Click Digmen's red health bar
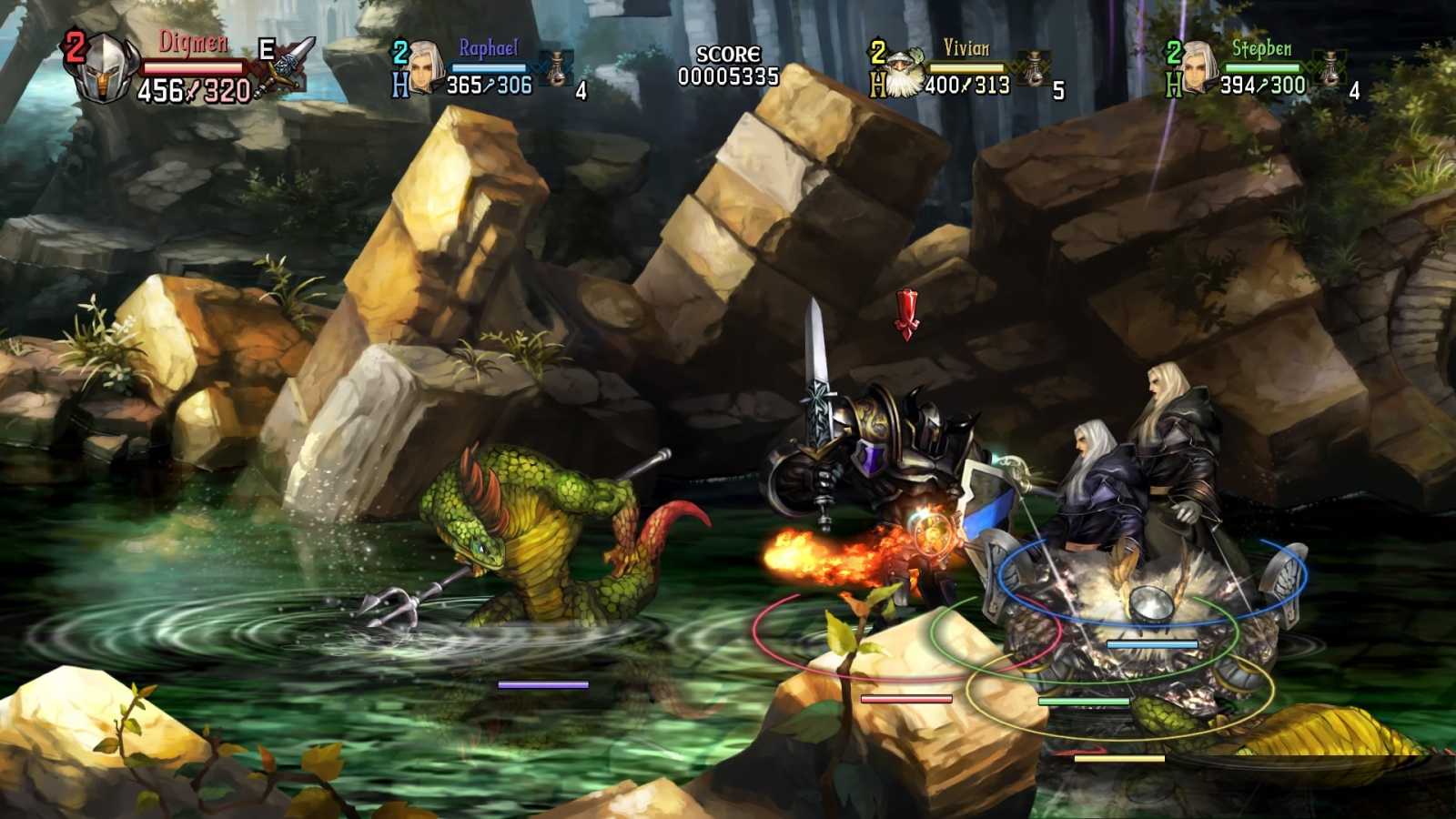This screenshot has height=819, width=1456. [x=192, y=66]
